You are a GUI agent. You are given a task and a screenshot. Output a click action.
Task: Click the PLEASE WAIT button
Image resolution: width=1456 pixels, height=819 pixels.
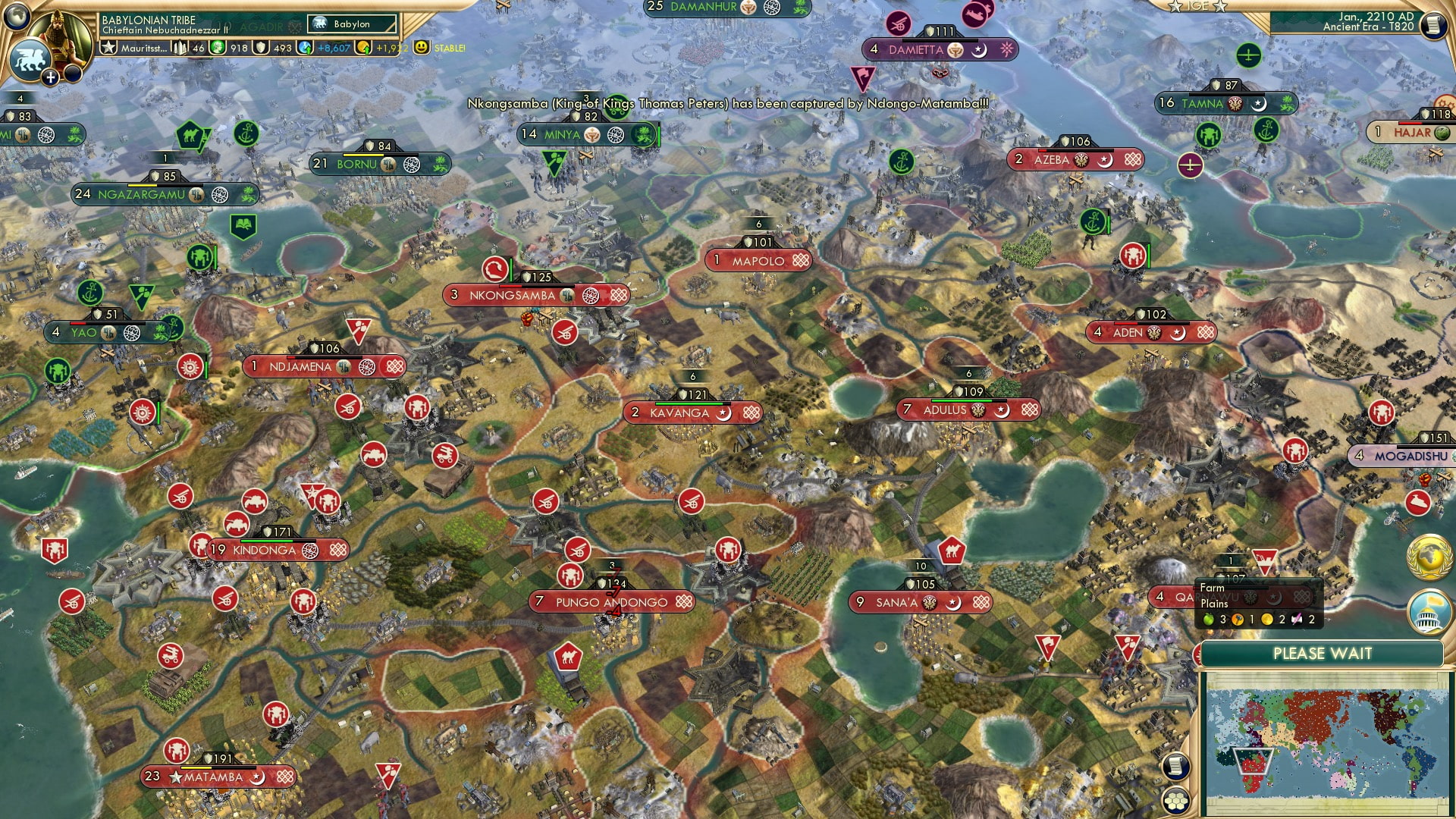(1323, 653)
